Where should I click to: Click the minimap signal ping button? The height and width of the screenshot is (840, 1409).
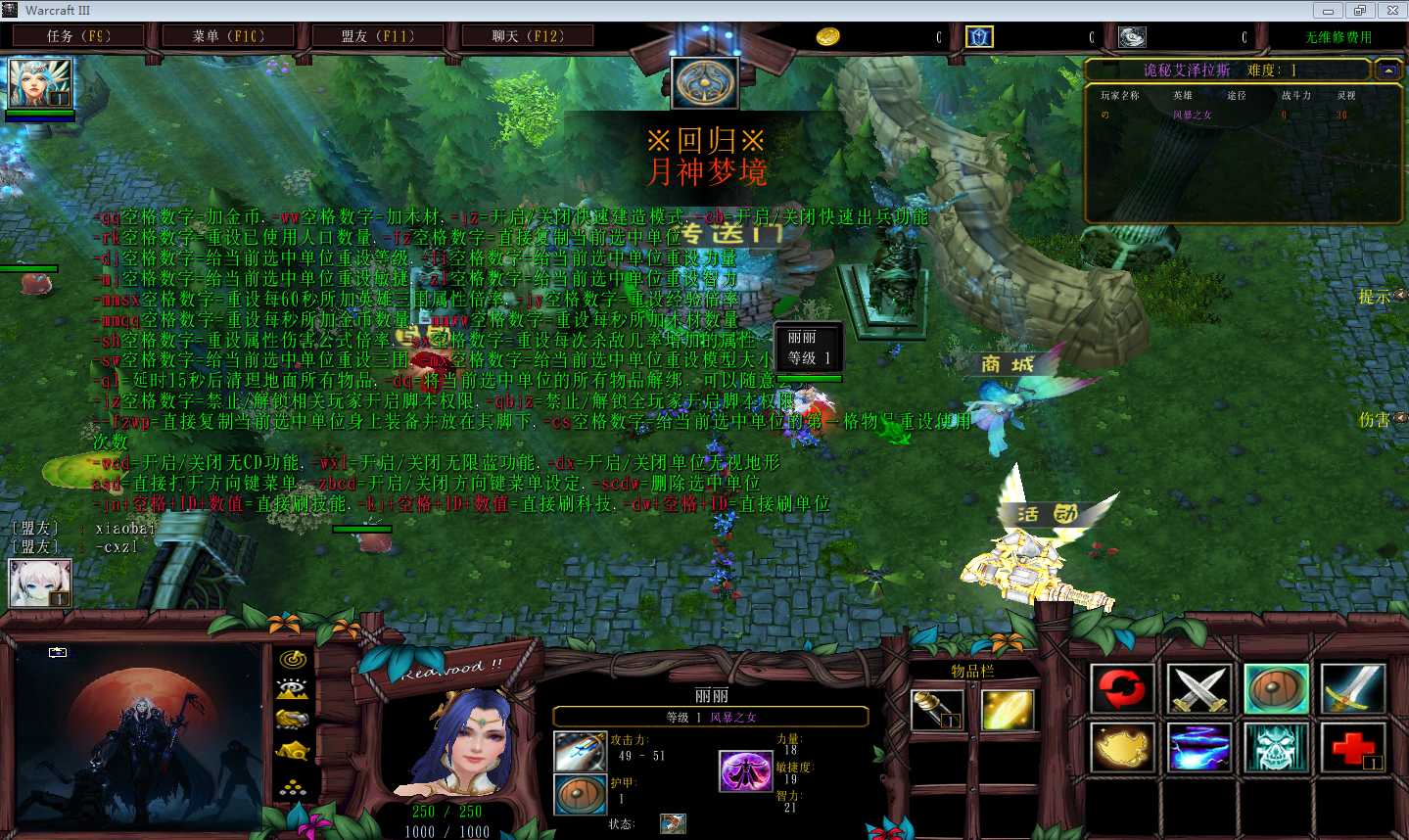click(x=293, y=660)
